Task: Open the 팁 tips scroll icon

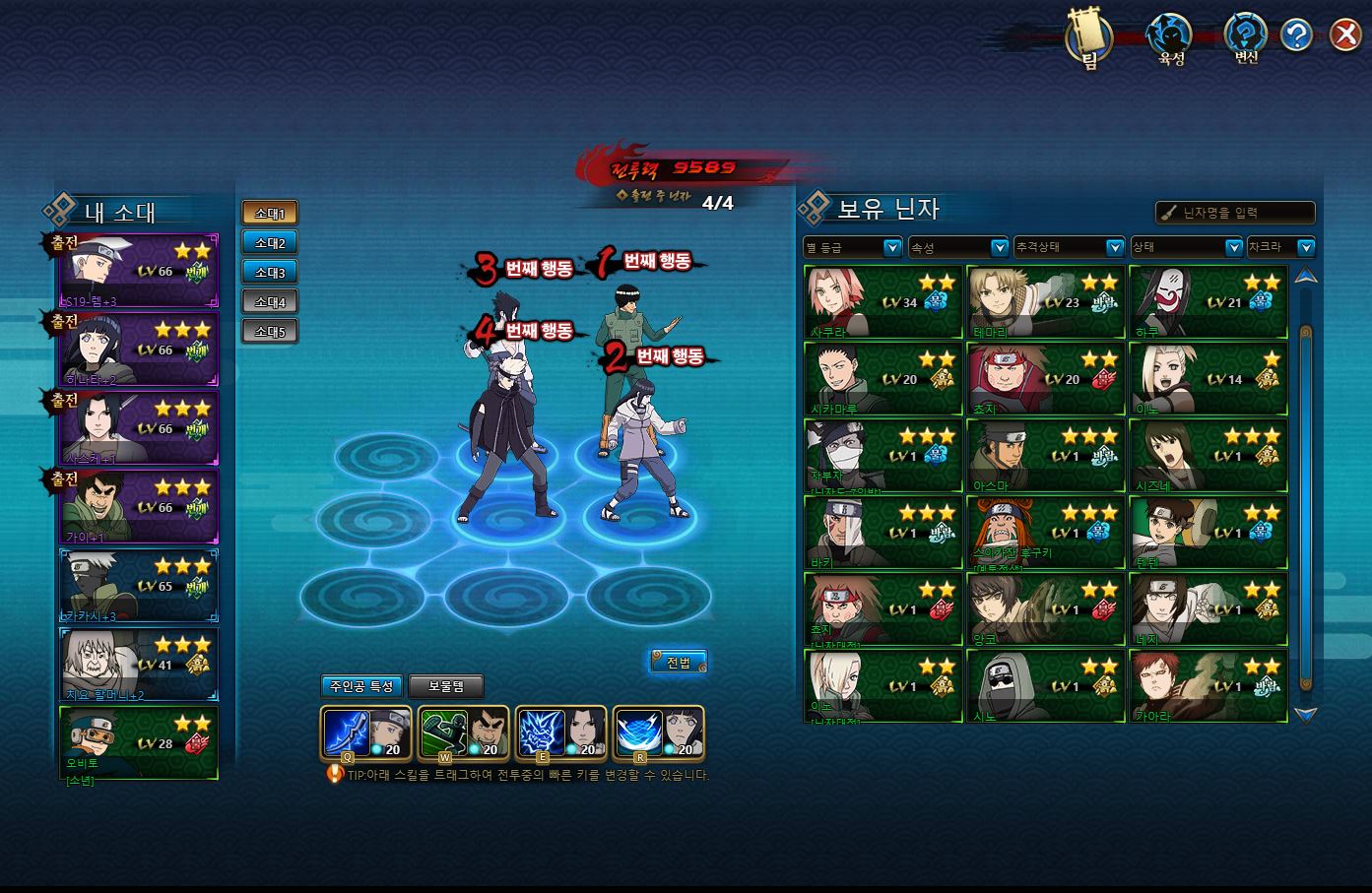Action: (x=1089, y=39)
